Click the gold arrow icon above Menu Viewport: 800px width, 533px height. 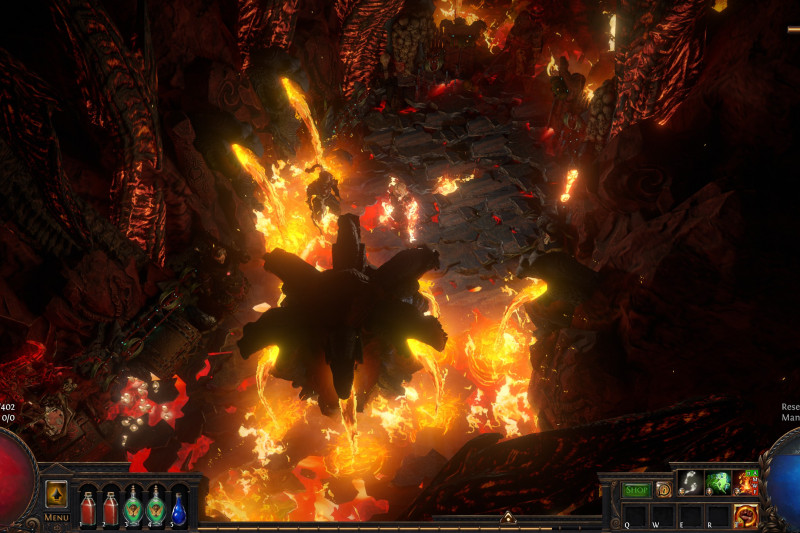coord(56,493)
